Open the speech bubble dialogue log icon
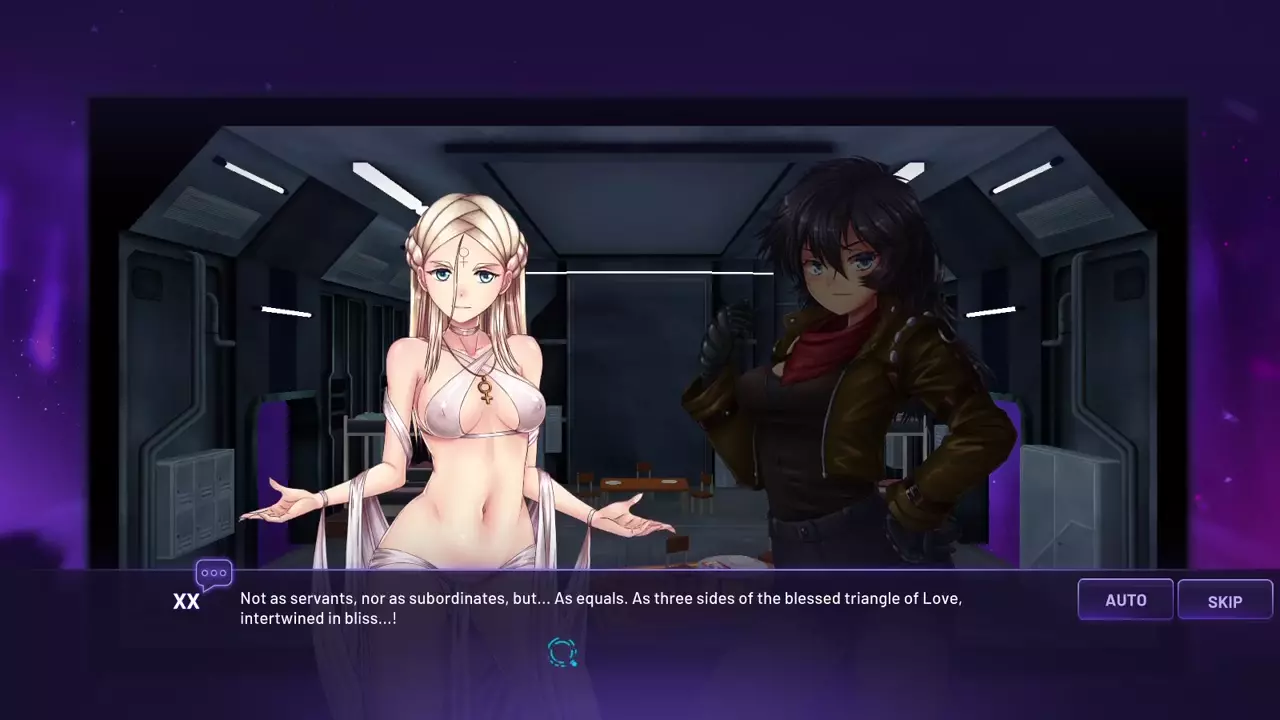 pos(214,574)
